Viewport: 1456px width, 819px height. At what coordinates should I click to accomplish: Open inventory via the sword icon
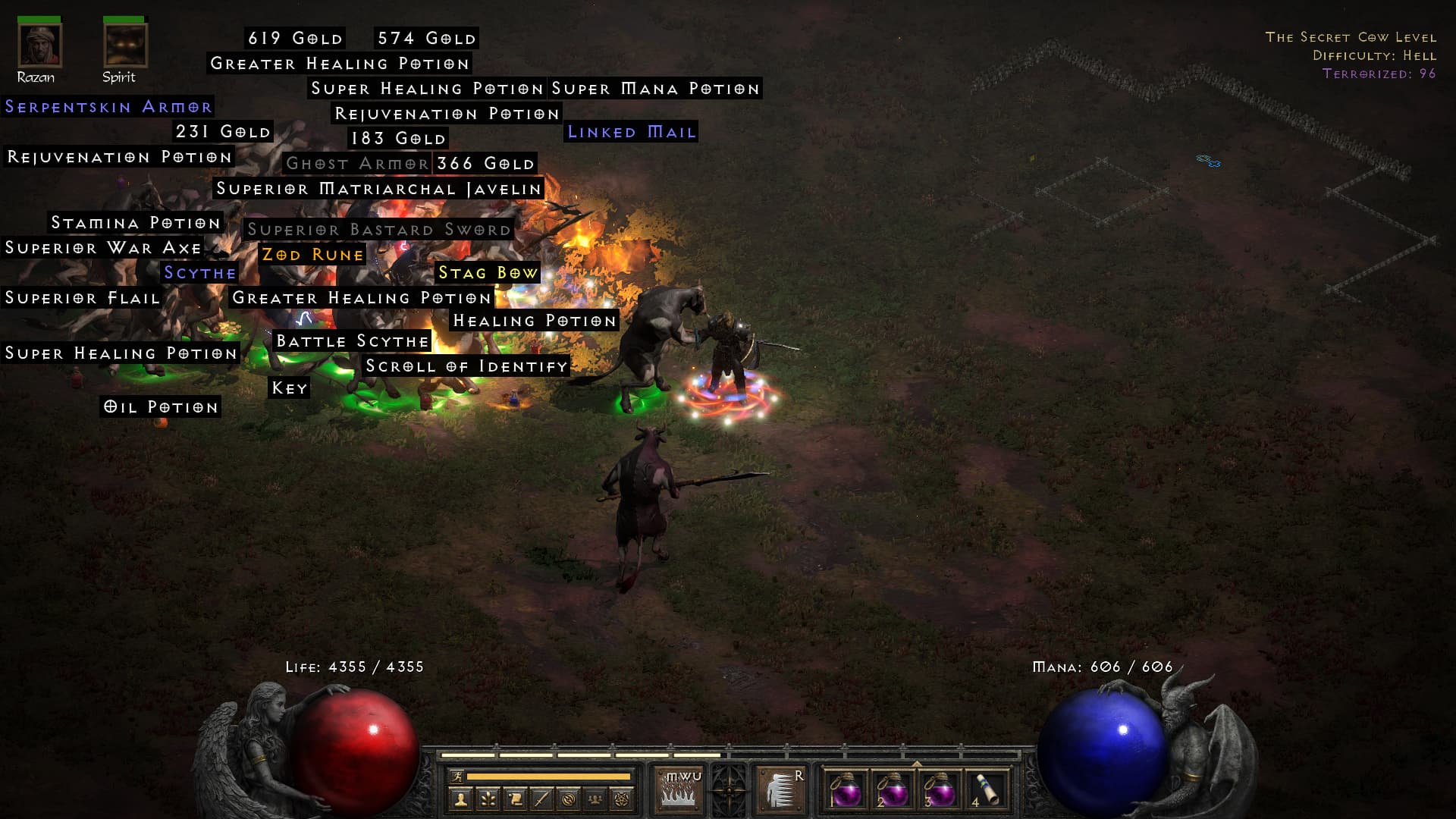[541, 799]
